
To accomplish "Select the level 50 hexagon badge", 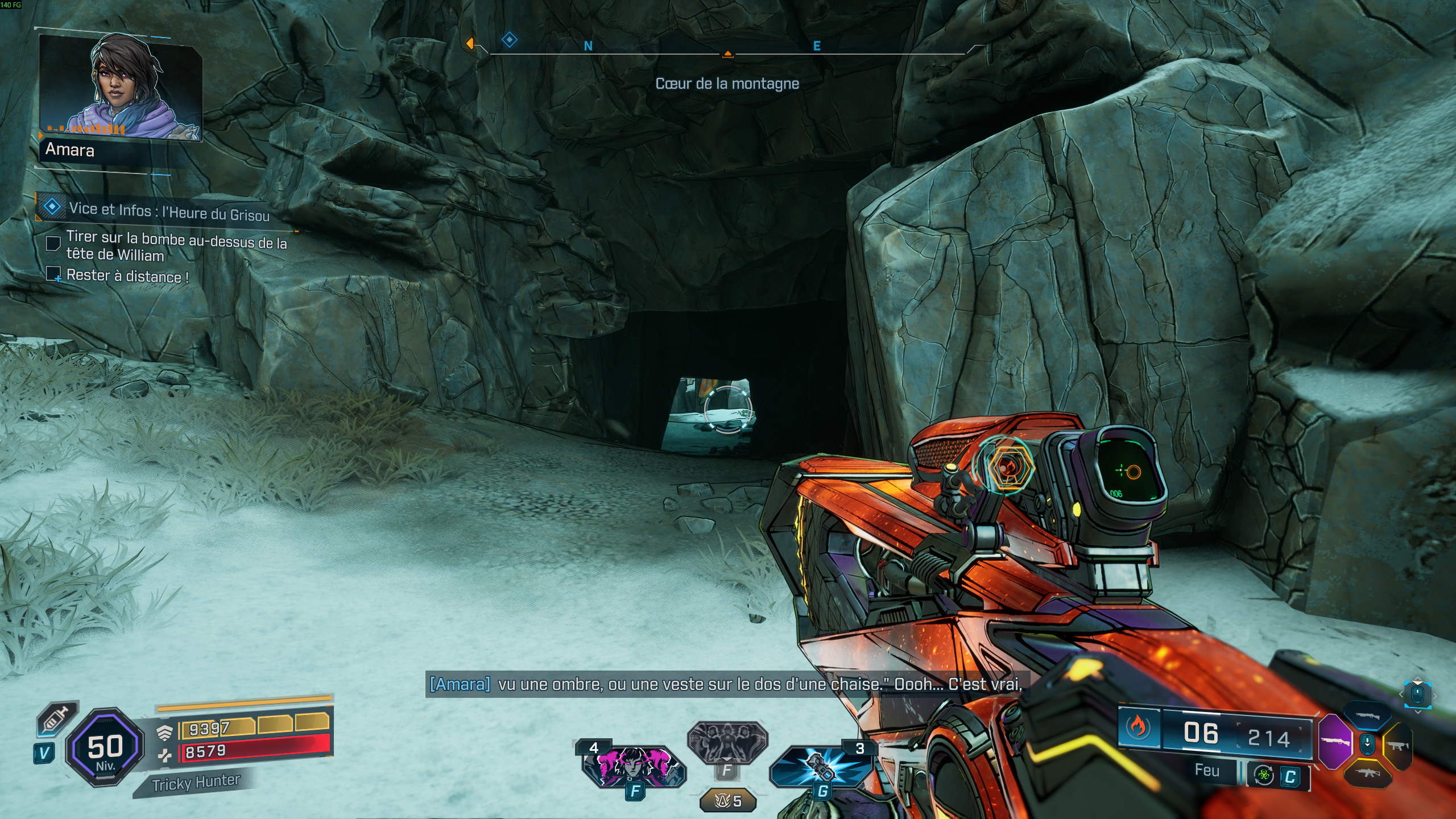I will pyautogui.click(x=105, y=747).
